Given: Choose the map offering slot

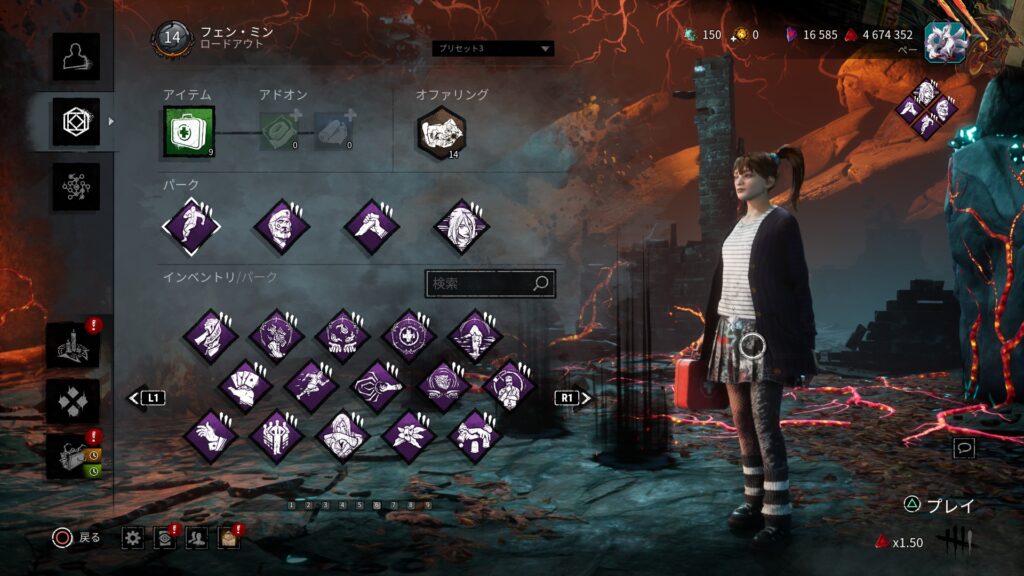Looking at the screenshot, I should coord(441,133).
